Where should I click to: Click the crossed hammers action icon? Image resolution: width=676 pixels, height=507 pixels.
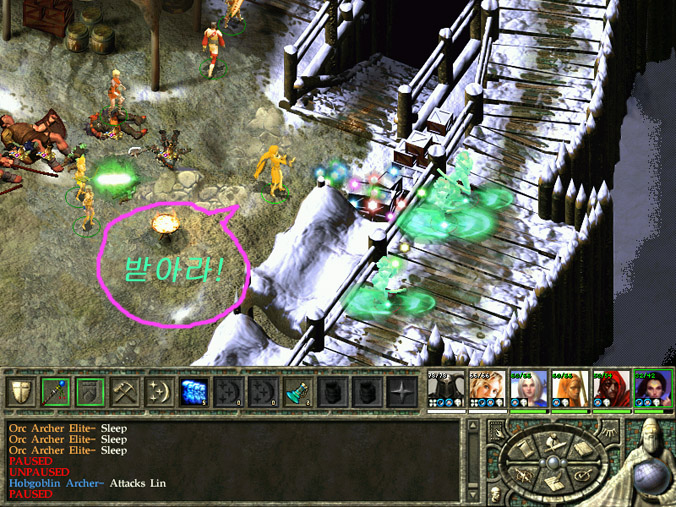[x=125, y=393]
